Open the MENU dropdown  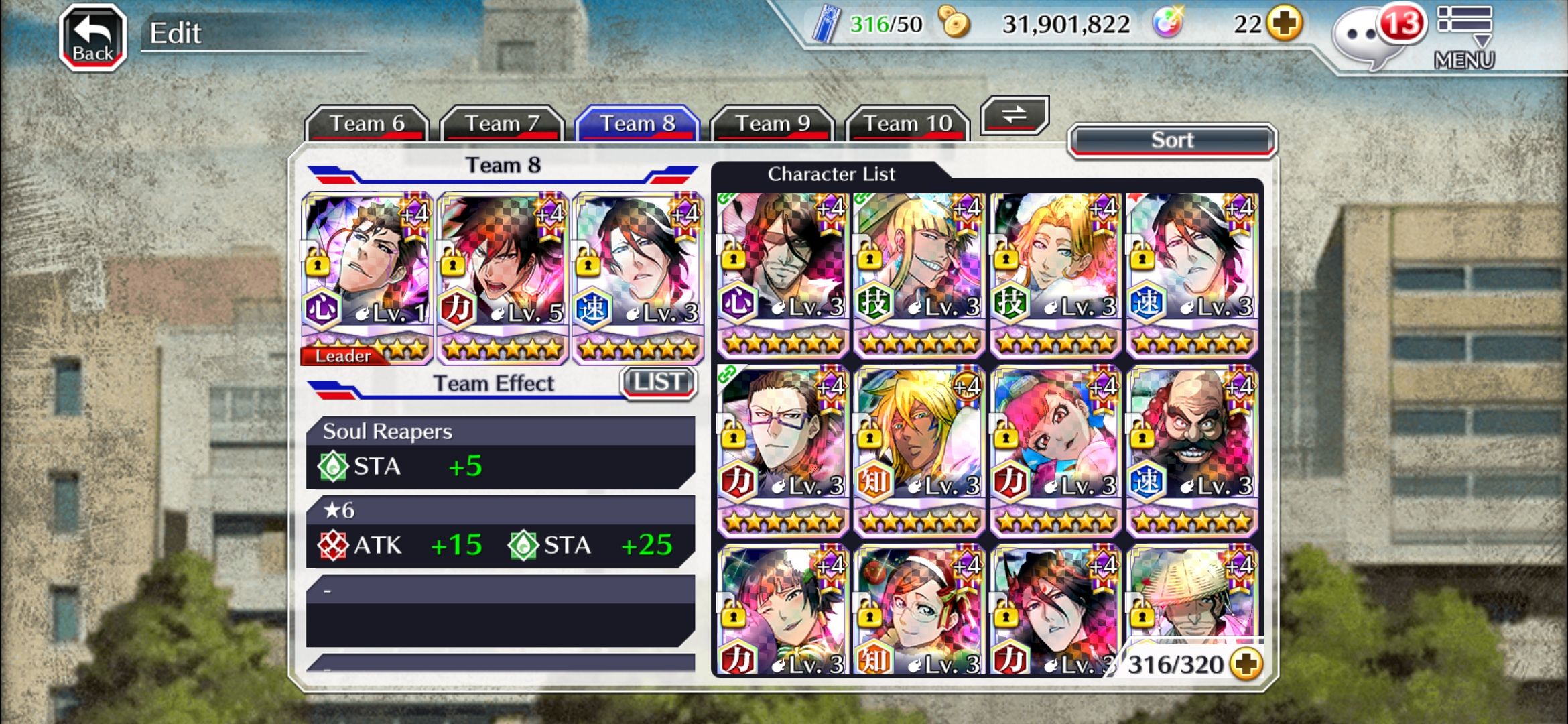tap(1464, 38)
